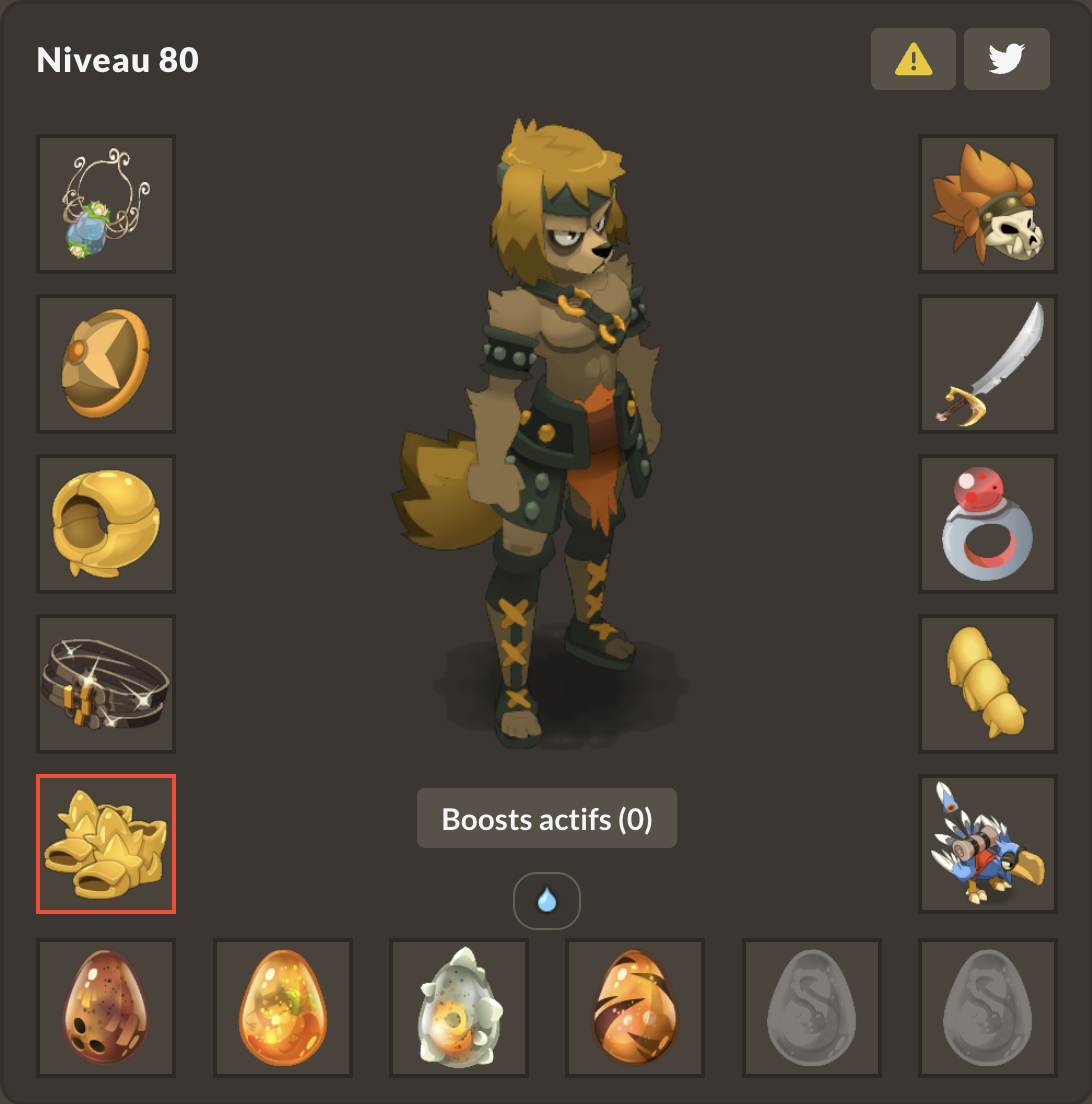This screenshot has width=1092, height=1104.
Task: Choose the white spiked dofus egg
Action: [x=459, y=1008]
